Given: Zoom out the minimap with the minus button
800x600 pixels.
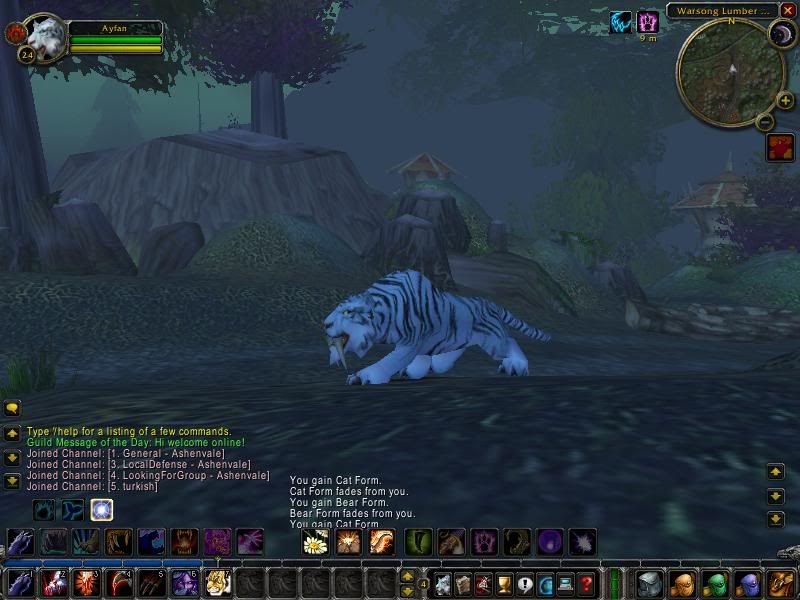Looking at the screenshot, I should pos(764,122).
